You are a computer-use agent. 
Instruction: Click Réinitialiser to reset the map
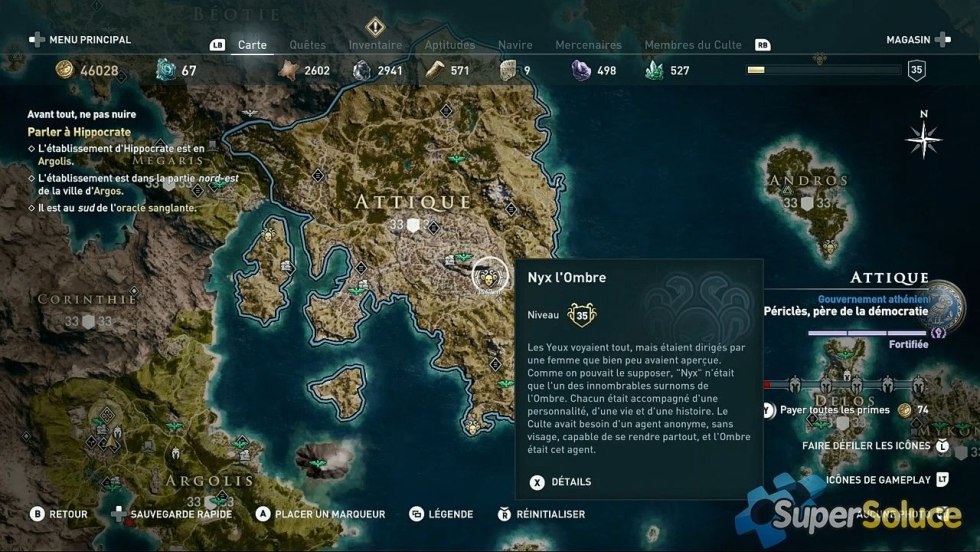[541, 514]
